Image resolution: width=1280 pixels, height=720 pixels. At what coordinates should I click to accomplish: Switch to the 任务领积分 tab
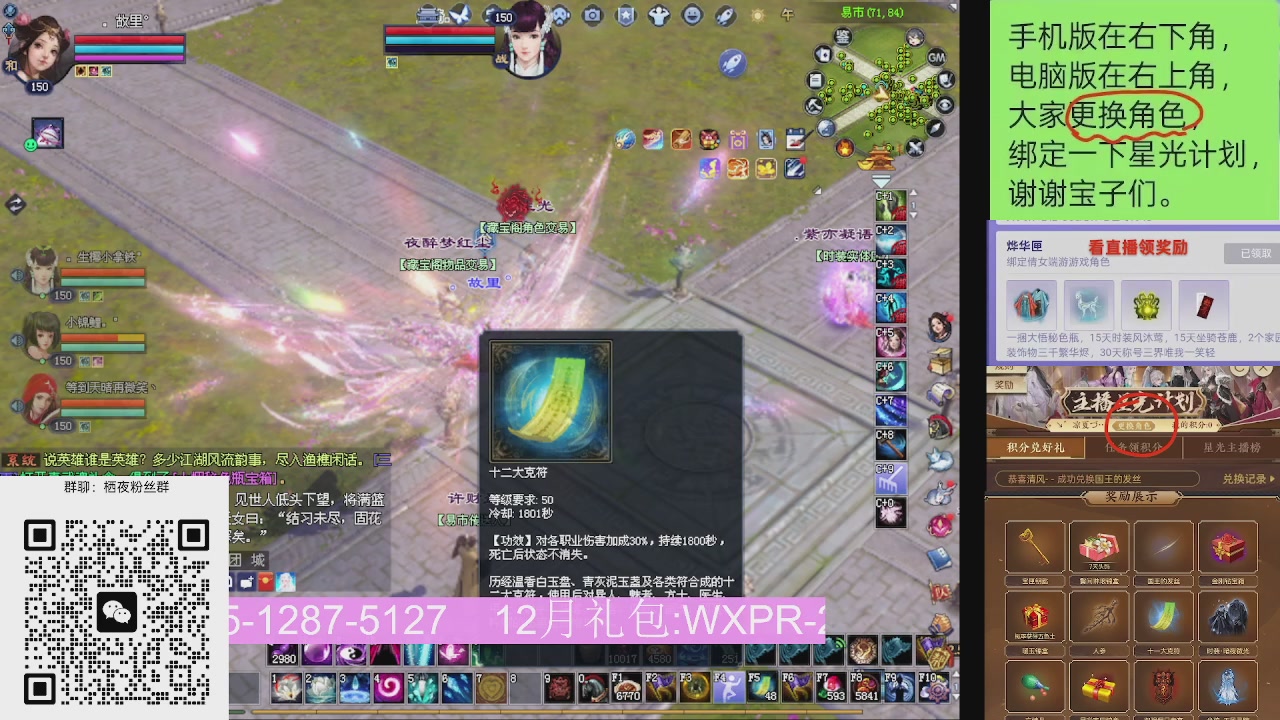point(1134,447)
